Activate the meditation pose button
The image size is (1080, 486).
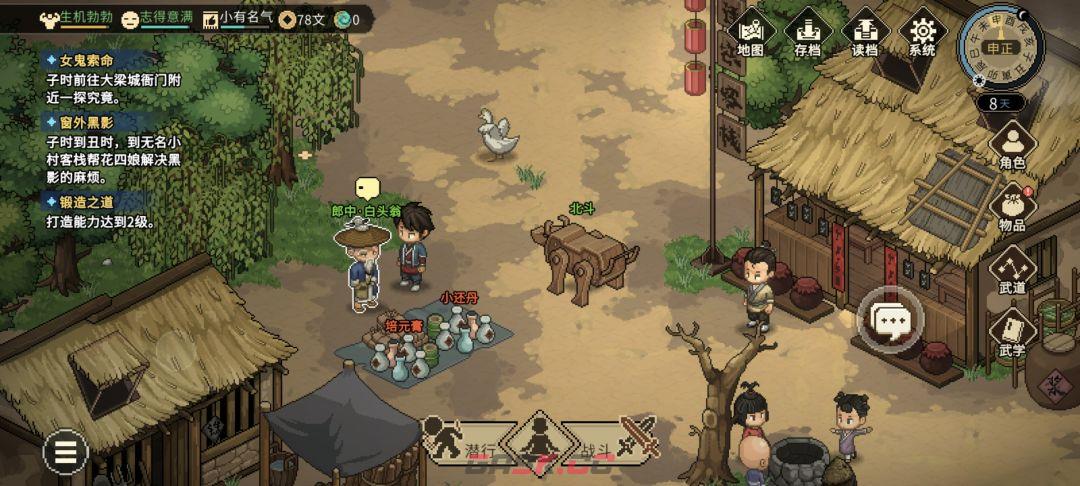tap(540, 439)
